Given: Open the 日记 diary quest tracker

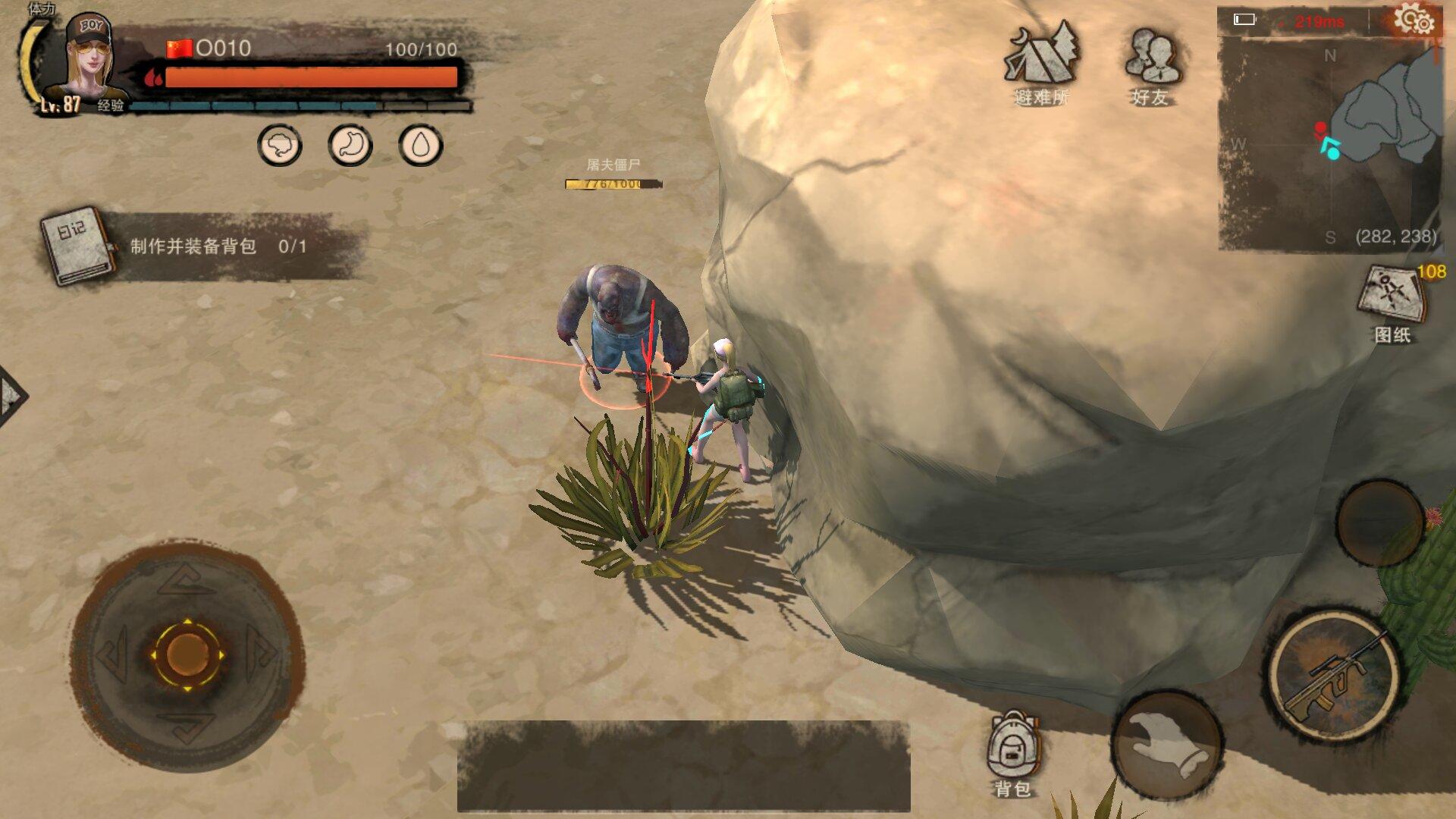Looking at the screenshot, I should click(77, 245).
